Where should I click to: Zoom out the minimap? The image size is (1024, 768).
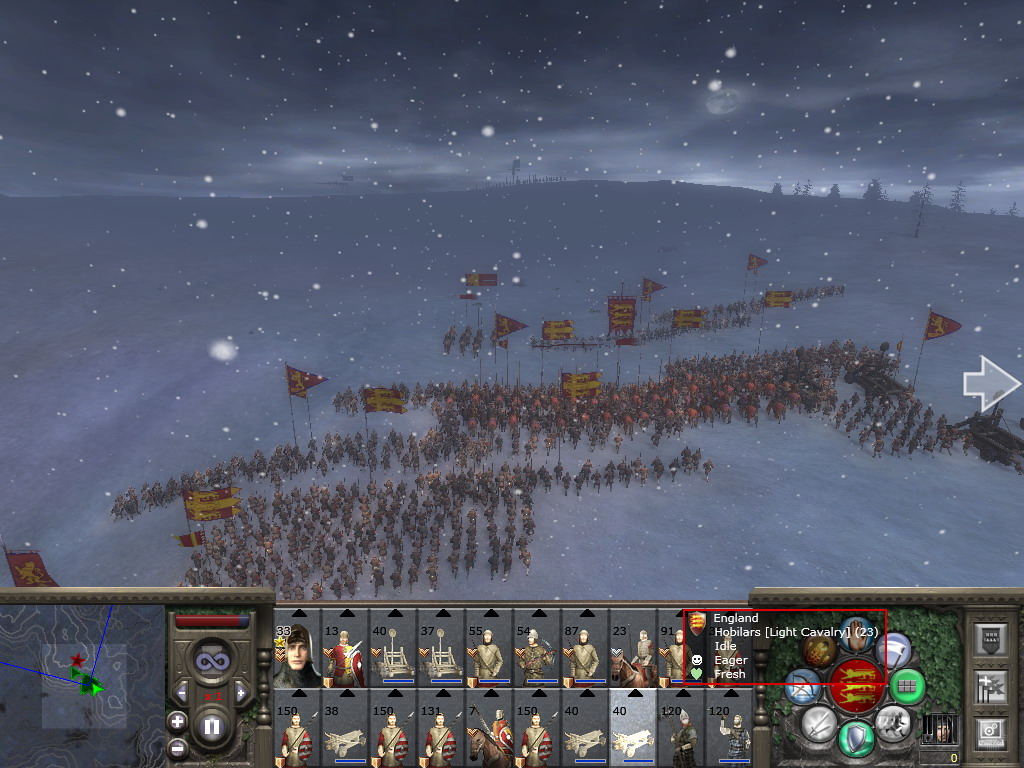click(177, 747)
